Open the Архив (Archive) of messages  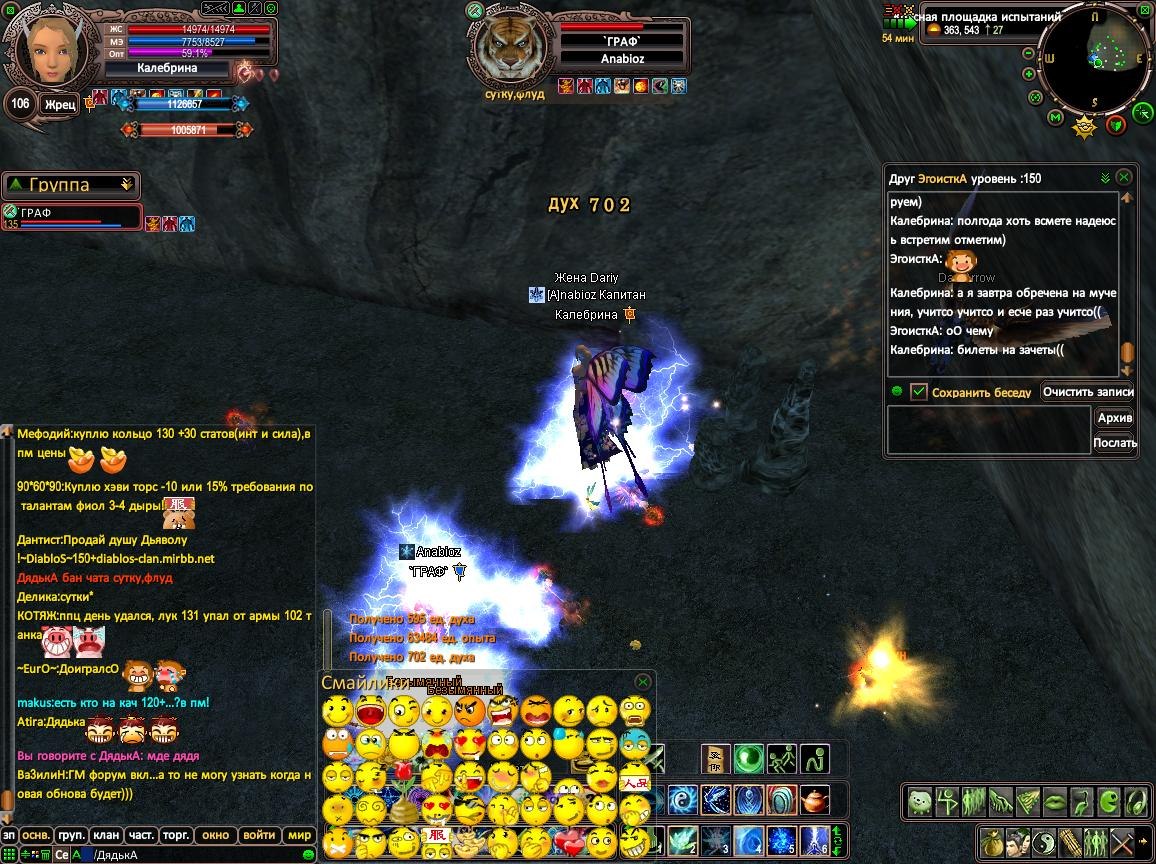click(1114, 418)
